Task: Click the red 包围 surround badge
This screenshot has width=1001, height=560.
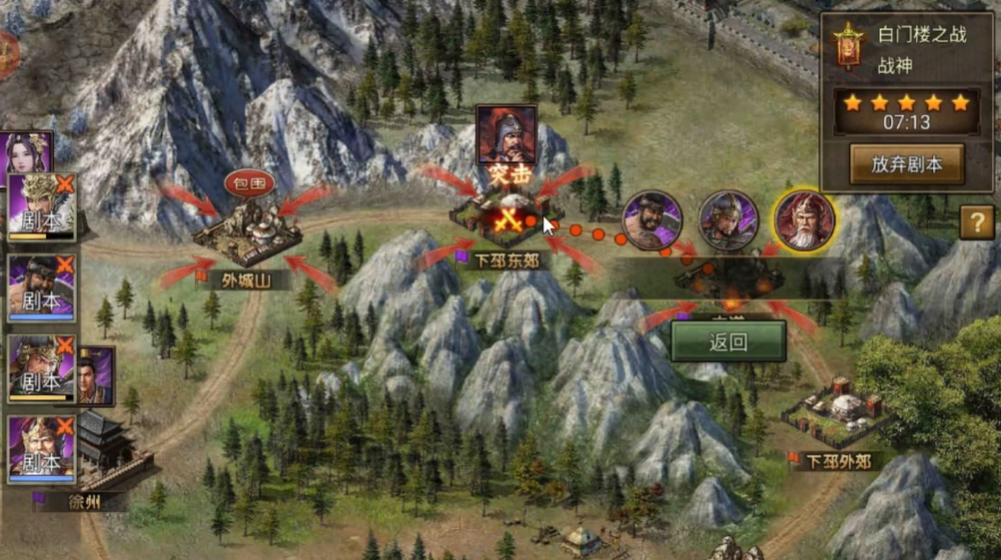Action: (x=249, y=184)
